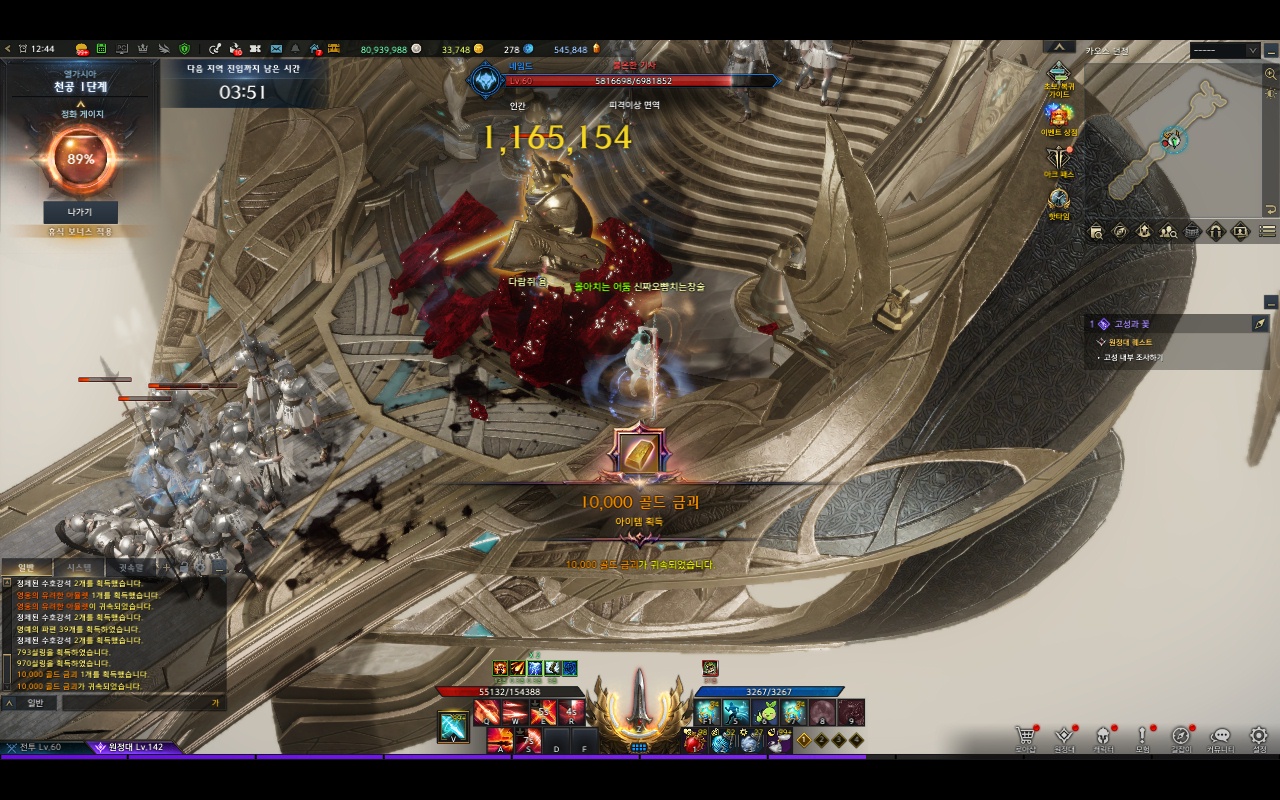
Task: Switch to the 시스템 chat tab
Action: click(x=78, y=567)
